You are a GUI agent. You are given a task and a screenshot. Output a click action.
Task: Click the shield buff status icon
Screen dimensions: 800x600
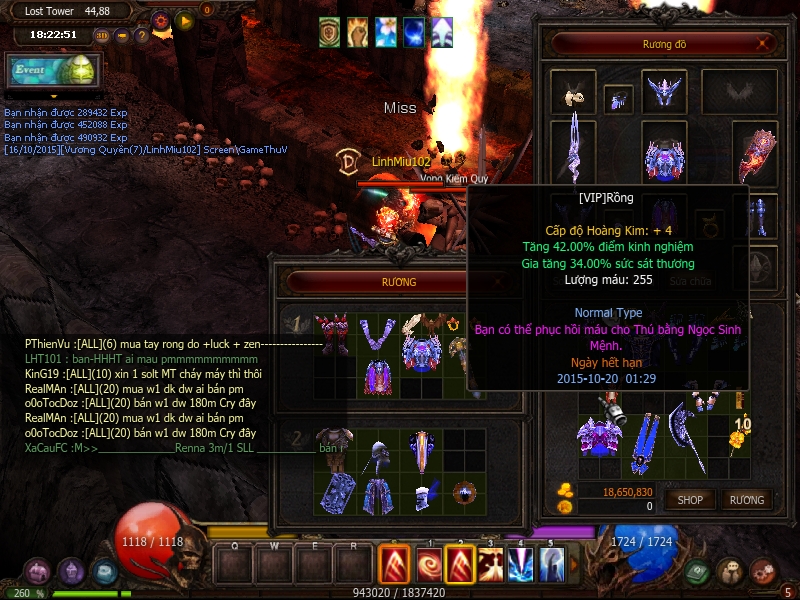tap(330, 32)
